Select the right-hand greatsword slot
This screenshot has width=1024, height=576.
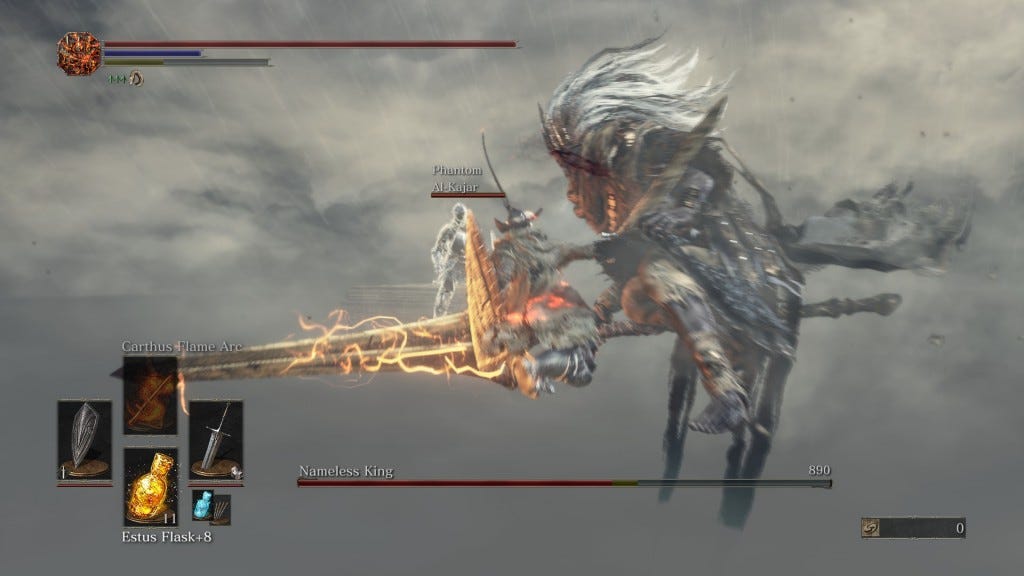pyautogui.click(x=216, y=440)
